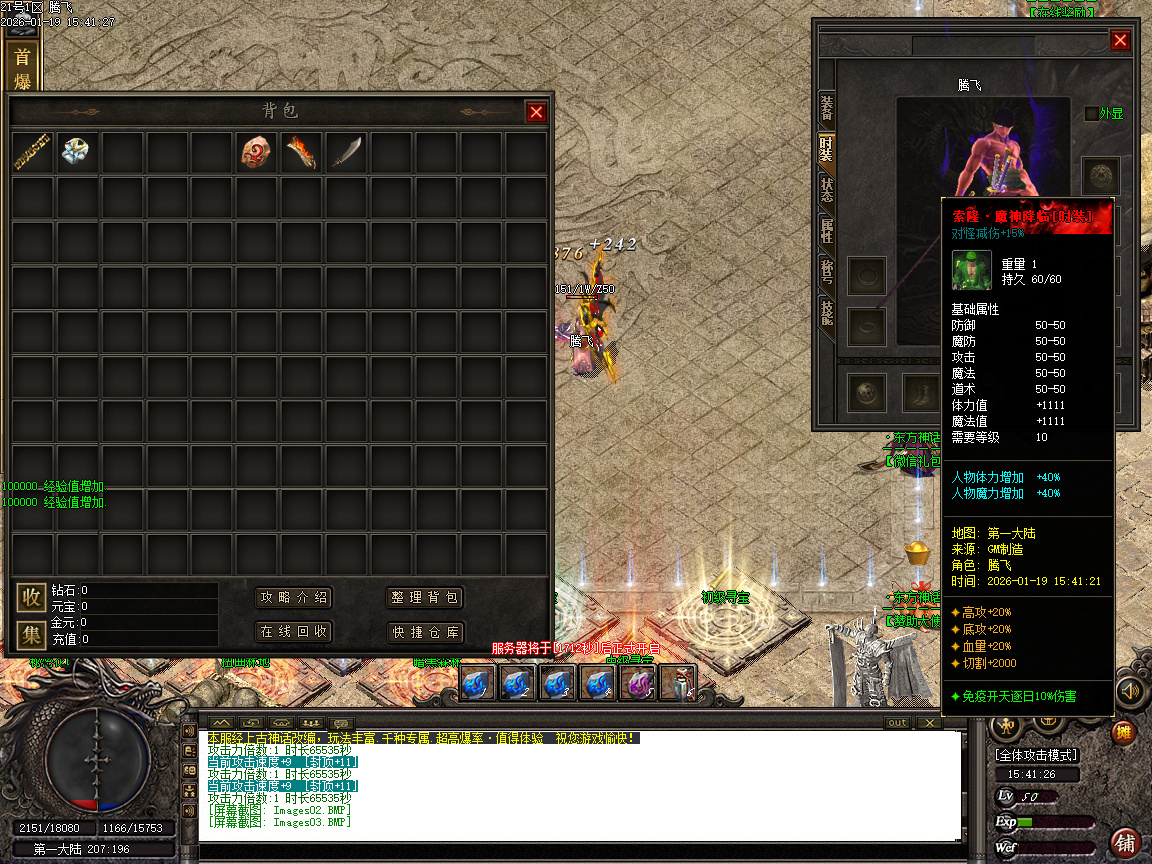Screen dimensions: 1152x864
Task: Open the 快捷仓库 quick warehouse
Action: click(425, 632)
